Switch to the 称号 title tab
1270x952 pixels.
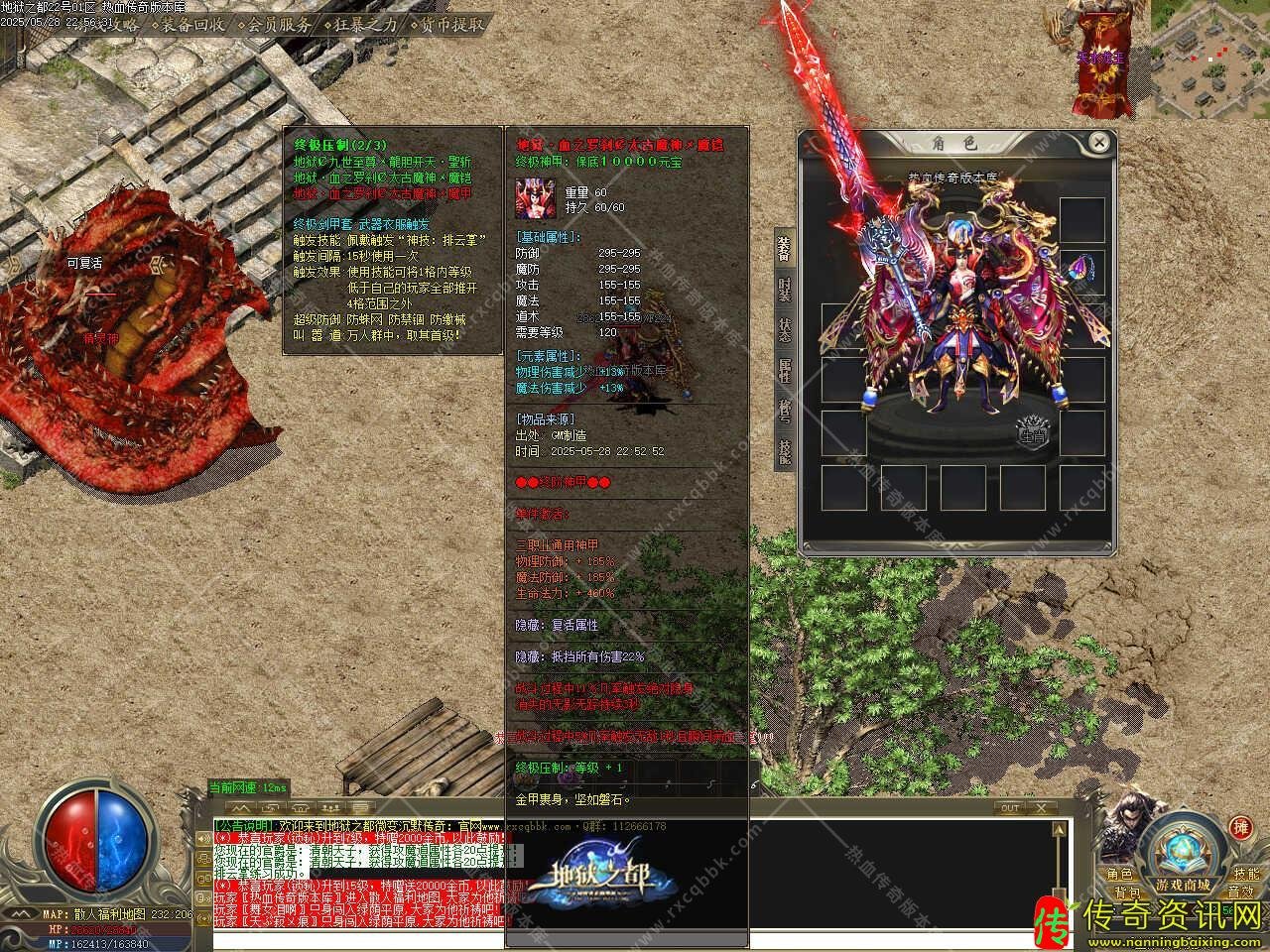click(x=784, y=411)
